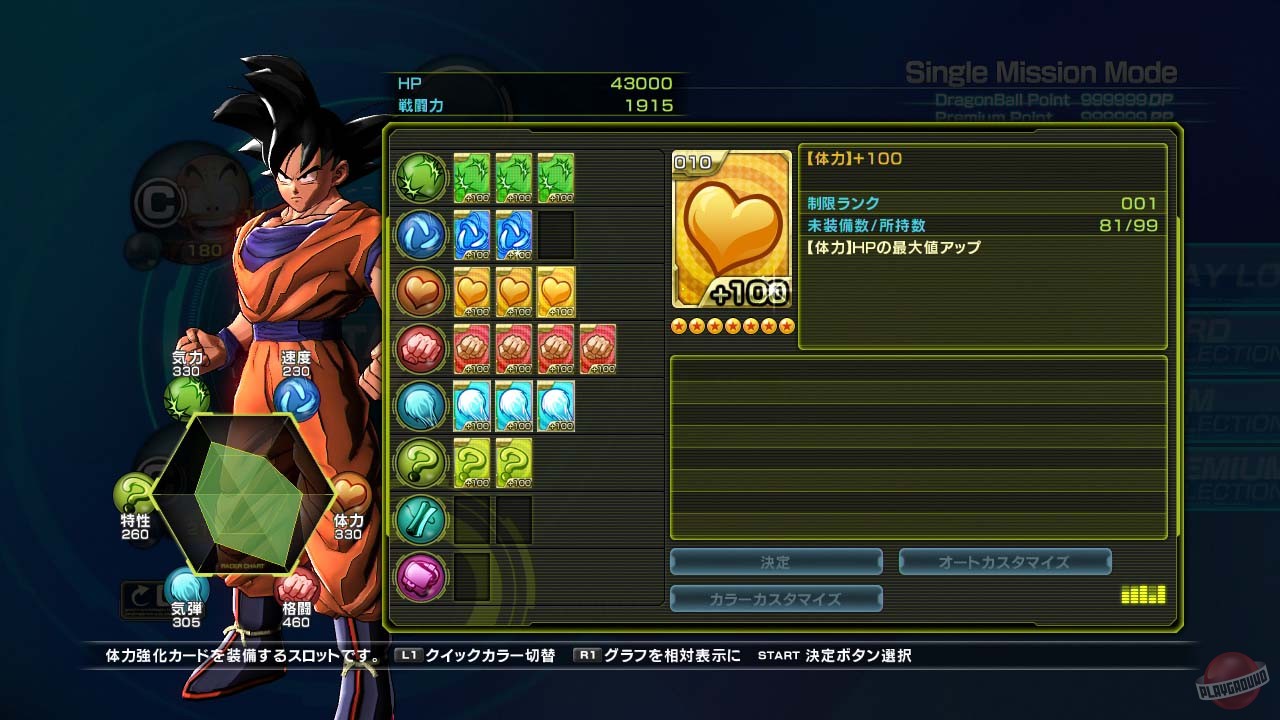Select the blue Speed spiral category icon
This screenshot has width=1280, height=720.
[420, 234]
